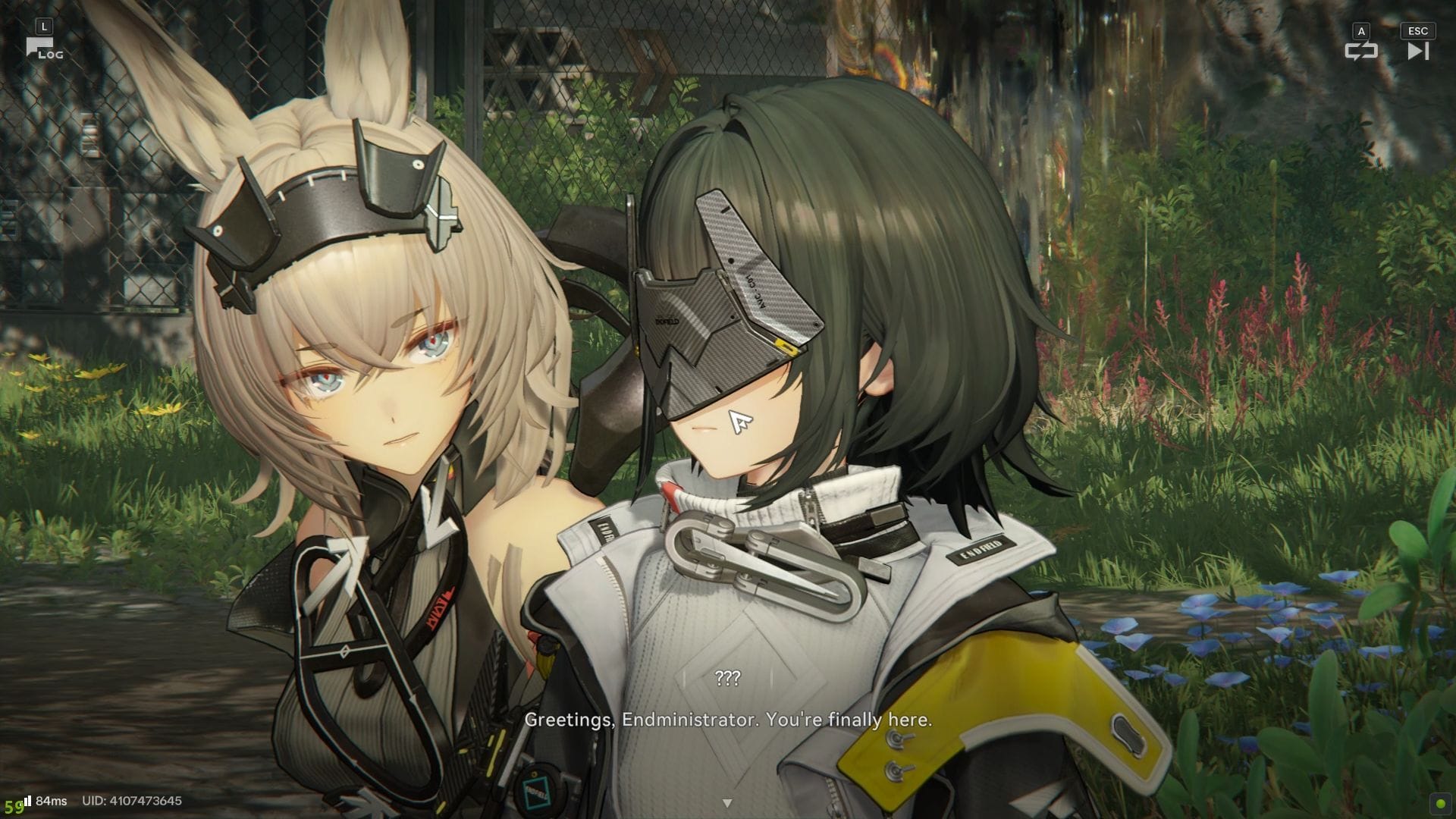Toggle auto-play dialogue mode
The width and height of the screenshot is (1456, 819).
coord(1360,50)
